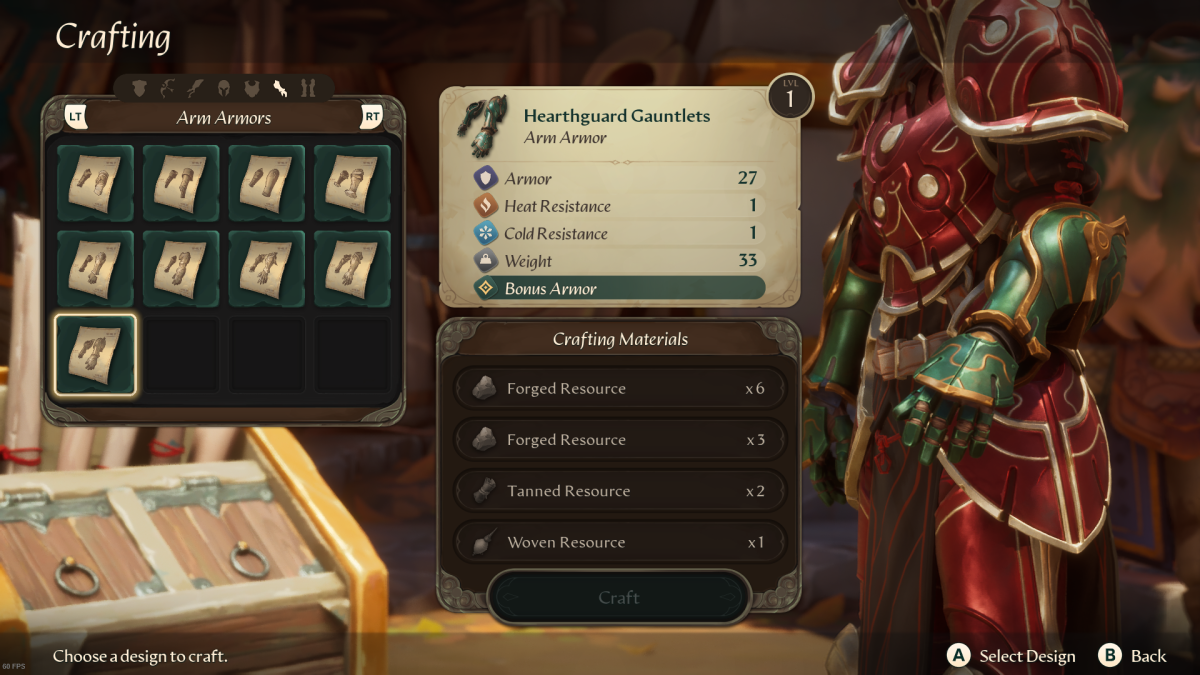Switch to the leg armor category tab

click(x=308, y=89)
